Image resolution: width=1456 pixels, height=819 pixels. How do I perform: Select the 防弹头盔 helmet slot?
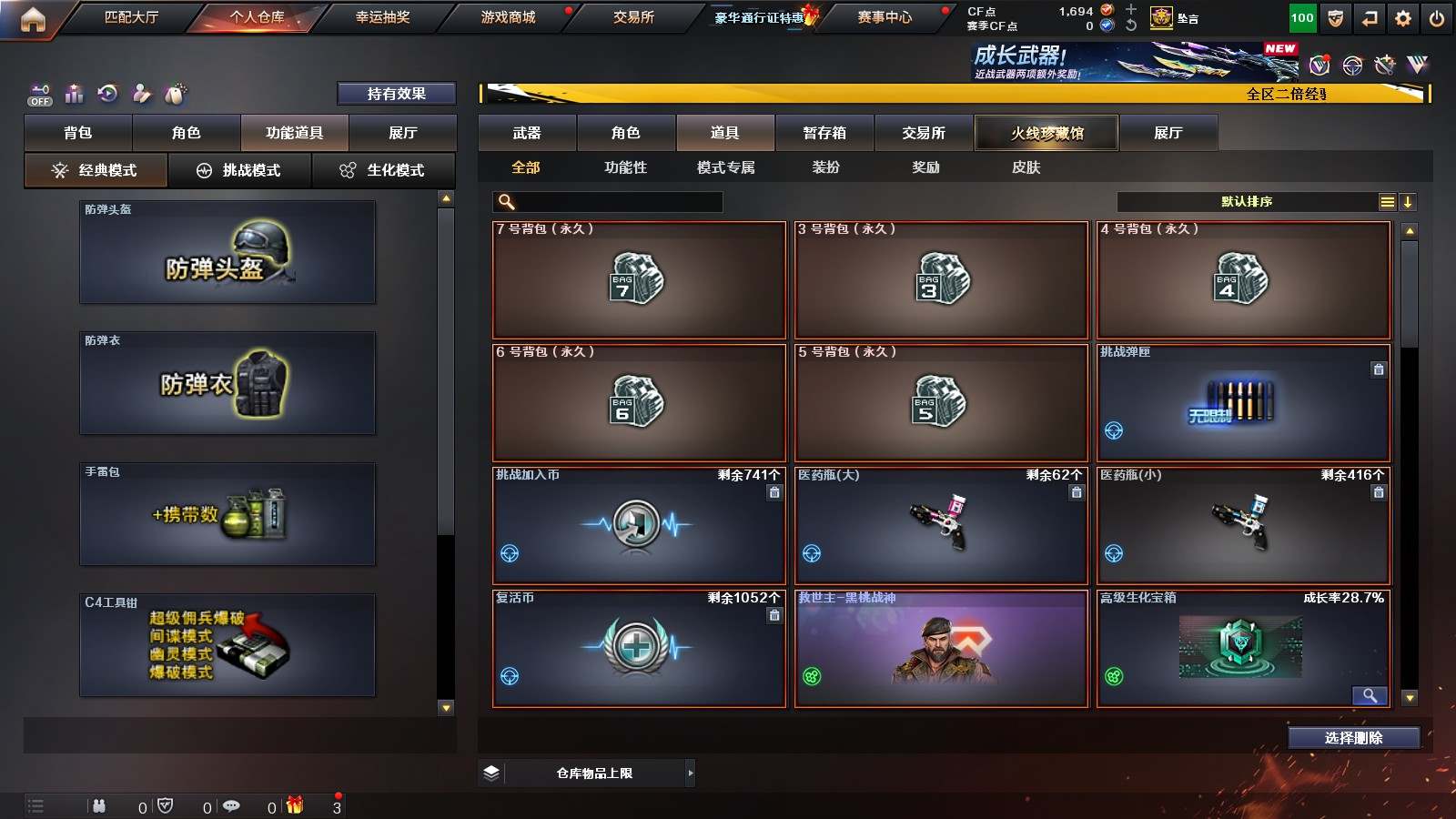[x=227, y=252]
